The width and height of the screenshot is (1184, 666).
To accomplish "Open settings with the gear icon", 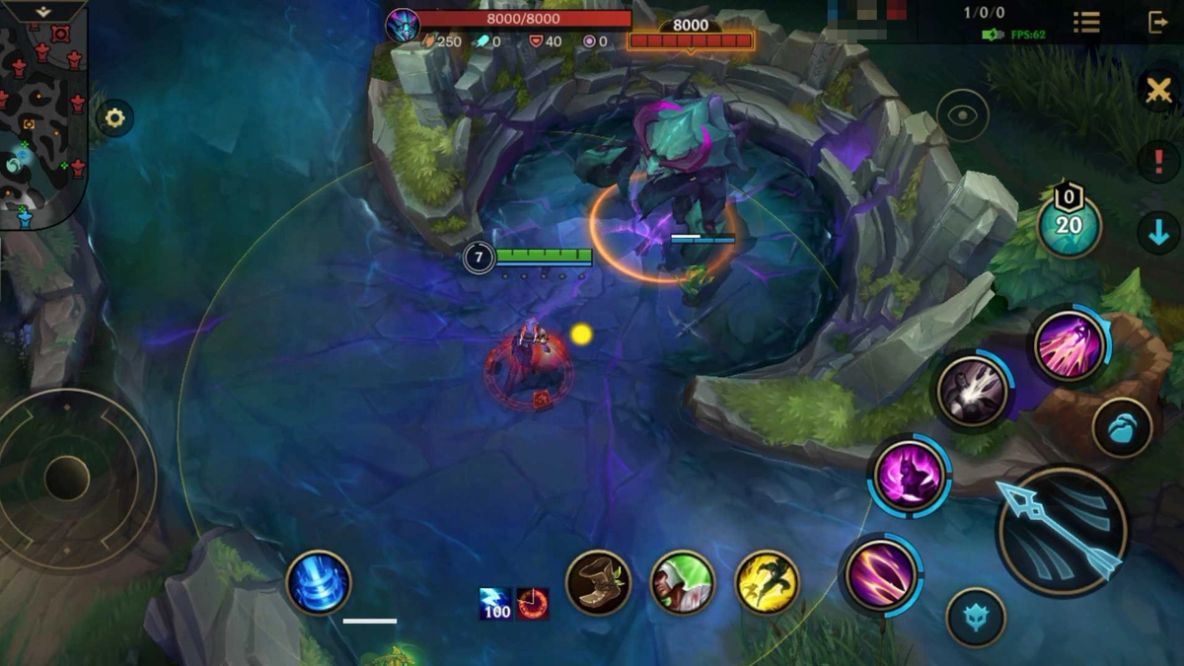I will 115,119.
